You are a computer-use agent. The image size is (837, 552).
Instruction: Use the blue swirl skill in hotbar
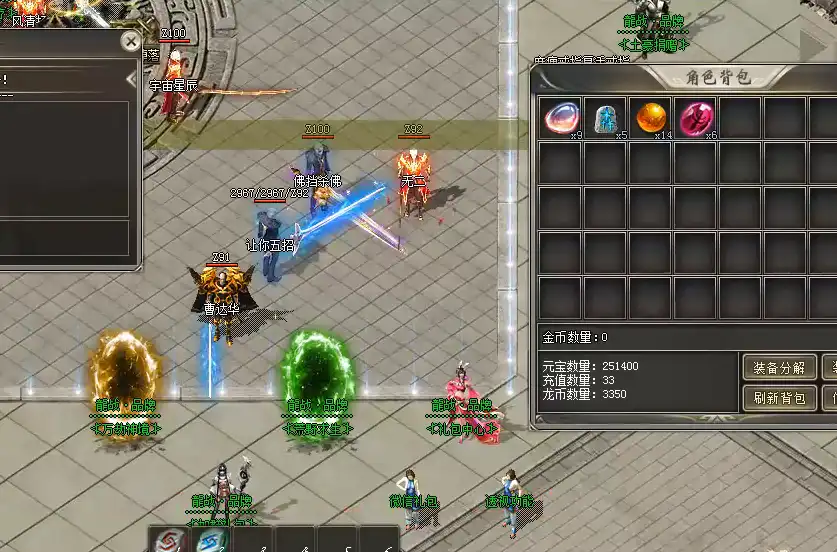click(212, 540)
